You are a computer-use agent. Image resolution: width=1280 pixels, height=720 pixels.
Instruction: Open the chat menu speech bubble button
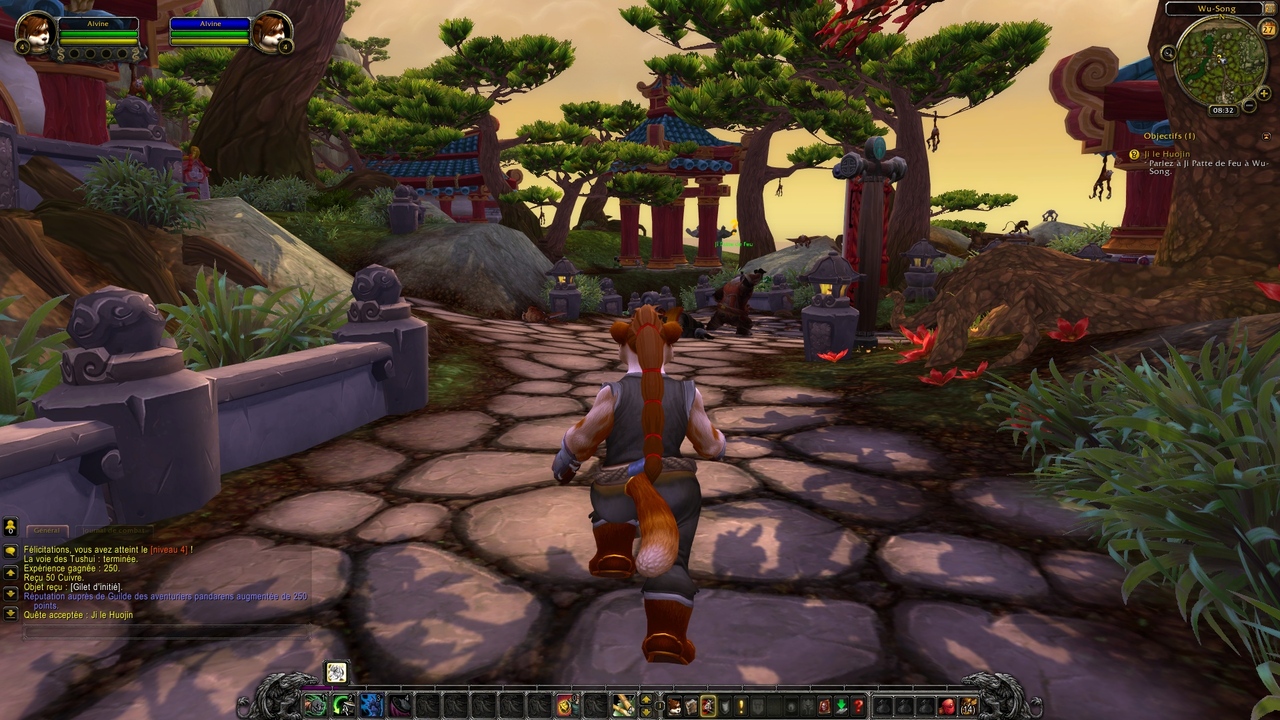click(11, 527)
